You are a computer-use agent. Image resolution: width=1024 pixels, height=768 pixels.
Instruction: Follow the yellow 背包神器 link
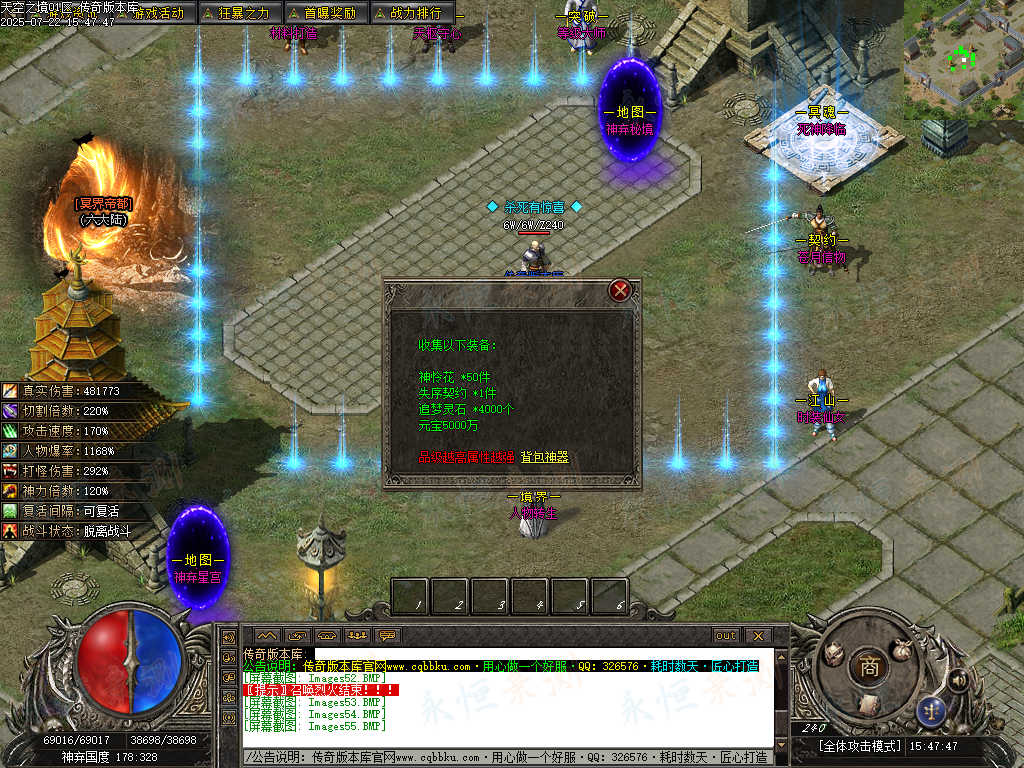point(544,457)
